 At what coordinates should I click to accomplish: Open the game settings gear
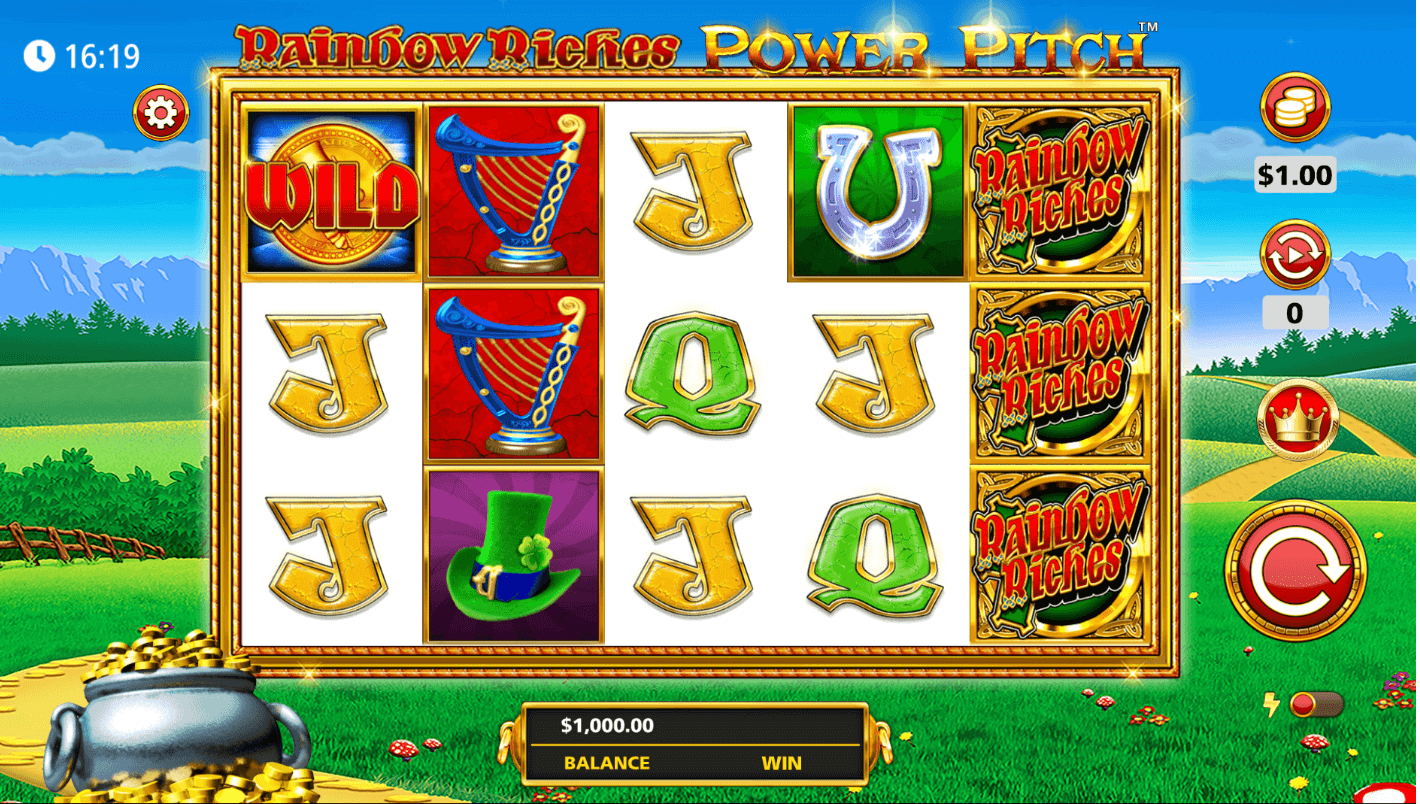click(160, 112)
